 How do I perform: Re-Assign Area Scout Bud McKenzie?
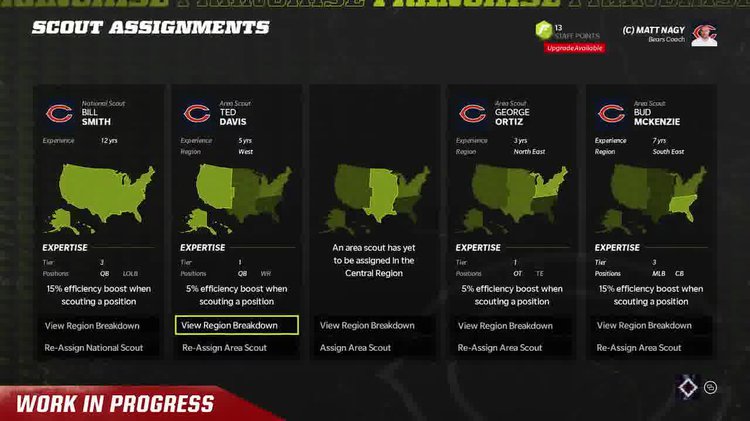click(x=639, y=348)
